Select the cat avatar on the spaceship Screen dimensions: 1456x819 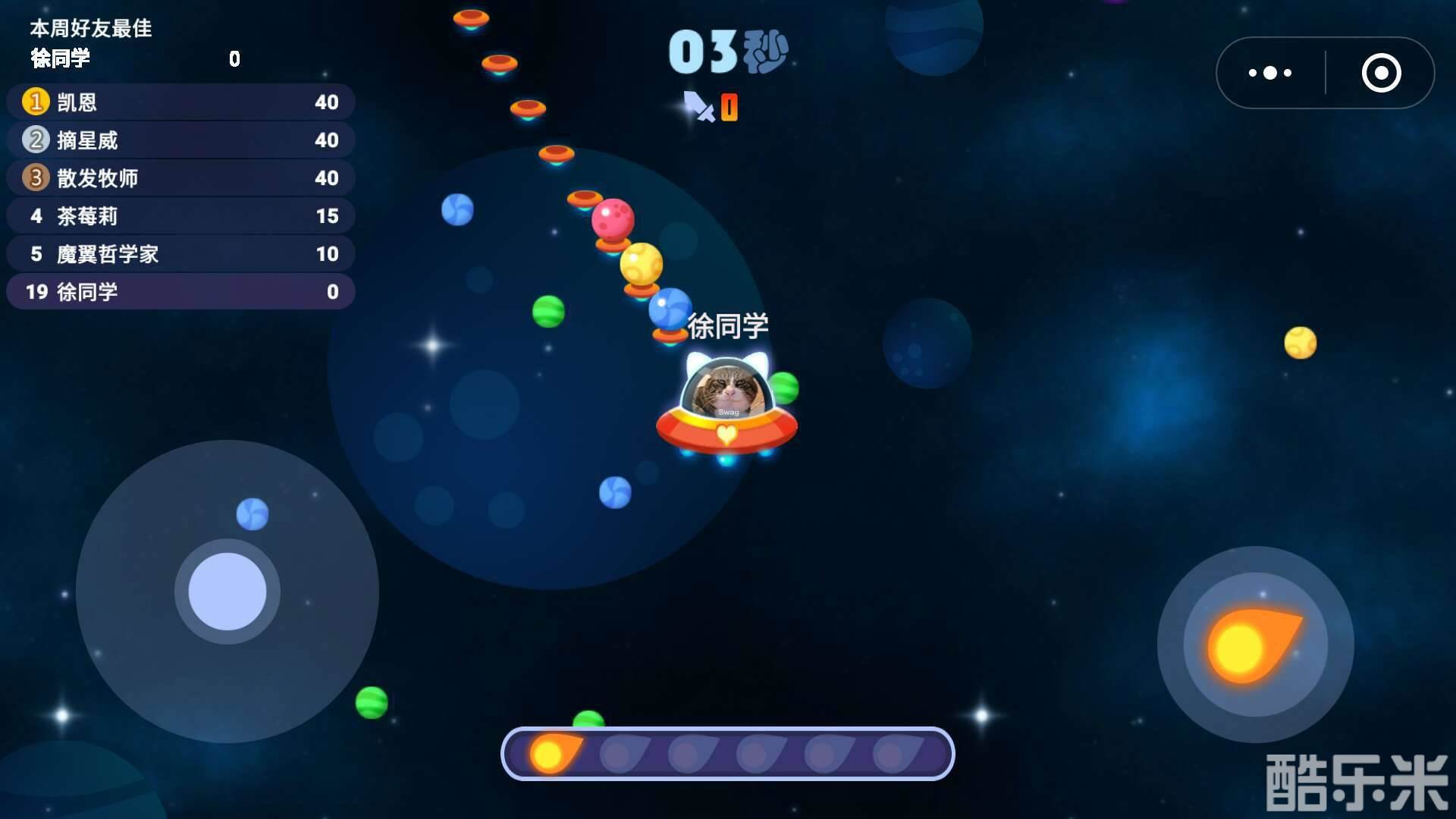pyautogui.click(x=728, y=387)
